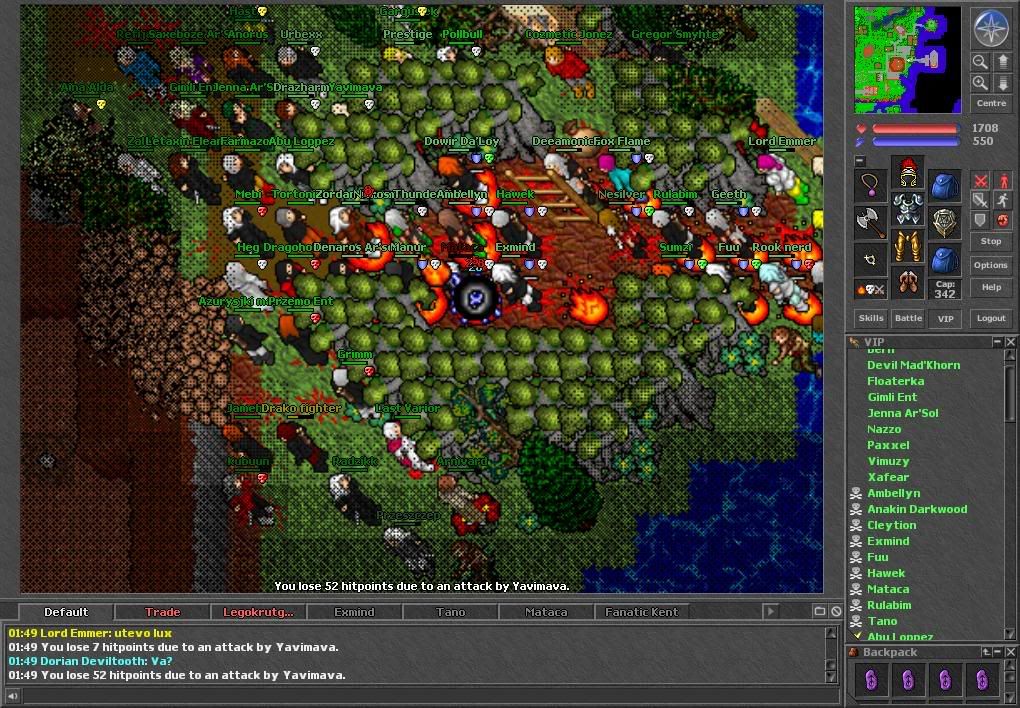
Task: Switch to the Default chat tab
Action: click(x=66, y=612)
